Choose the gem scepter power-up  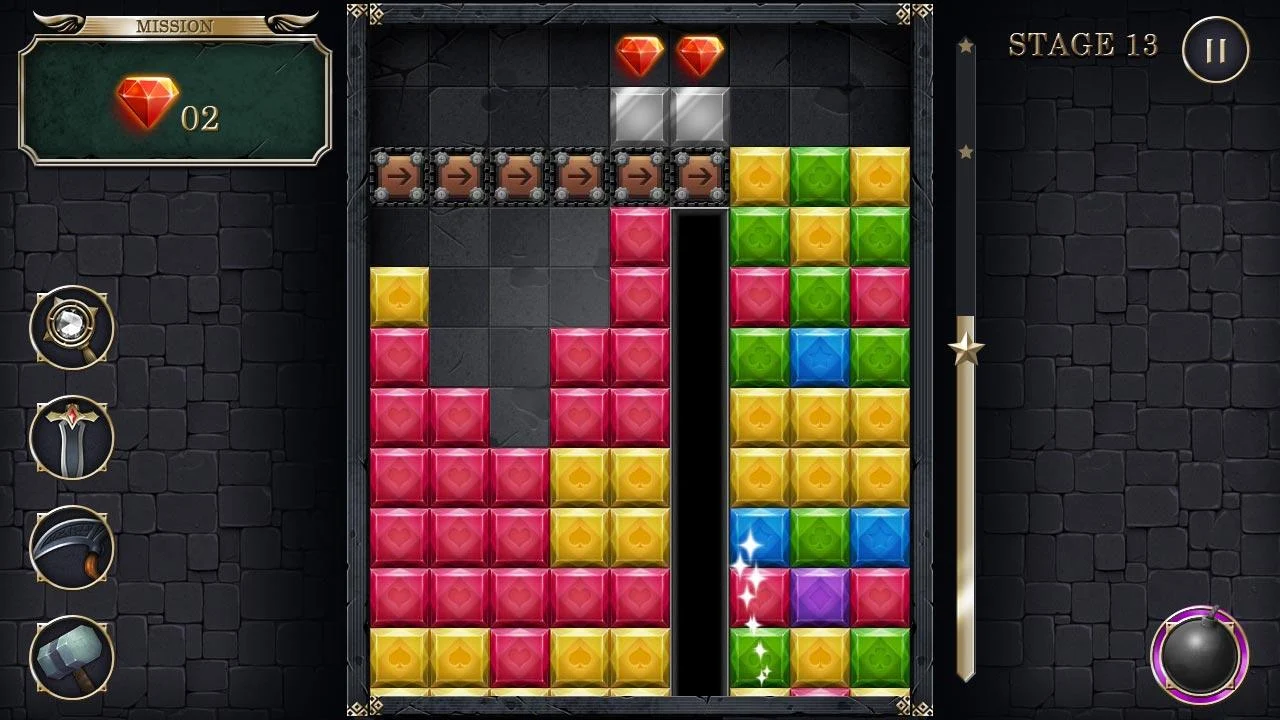tap(71, 327)
